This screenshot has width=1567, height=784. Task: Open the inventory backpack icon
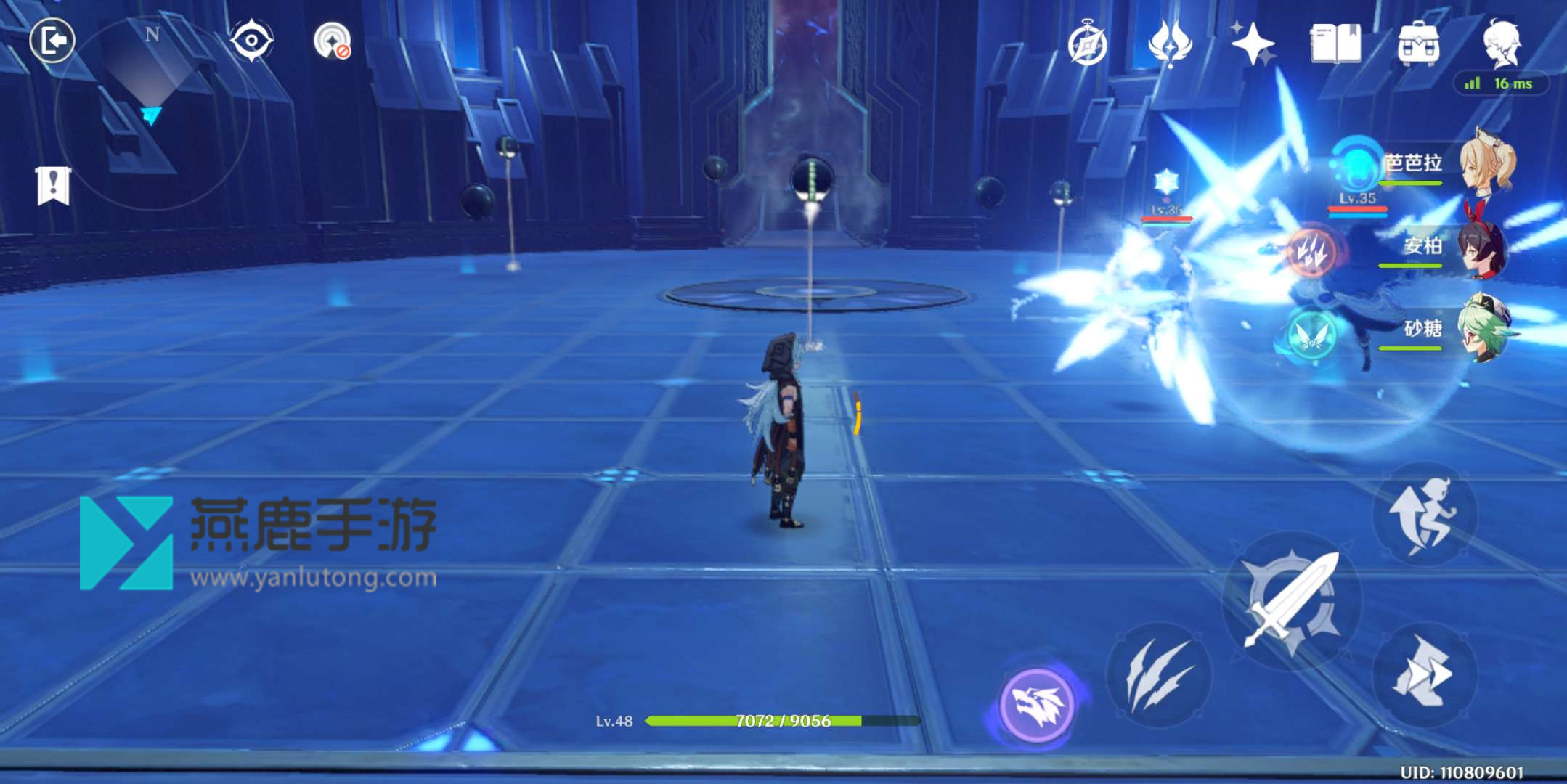(1417, 44)
